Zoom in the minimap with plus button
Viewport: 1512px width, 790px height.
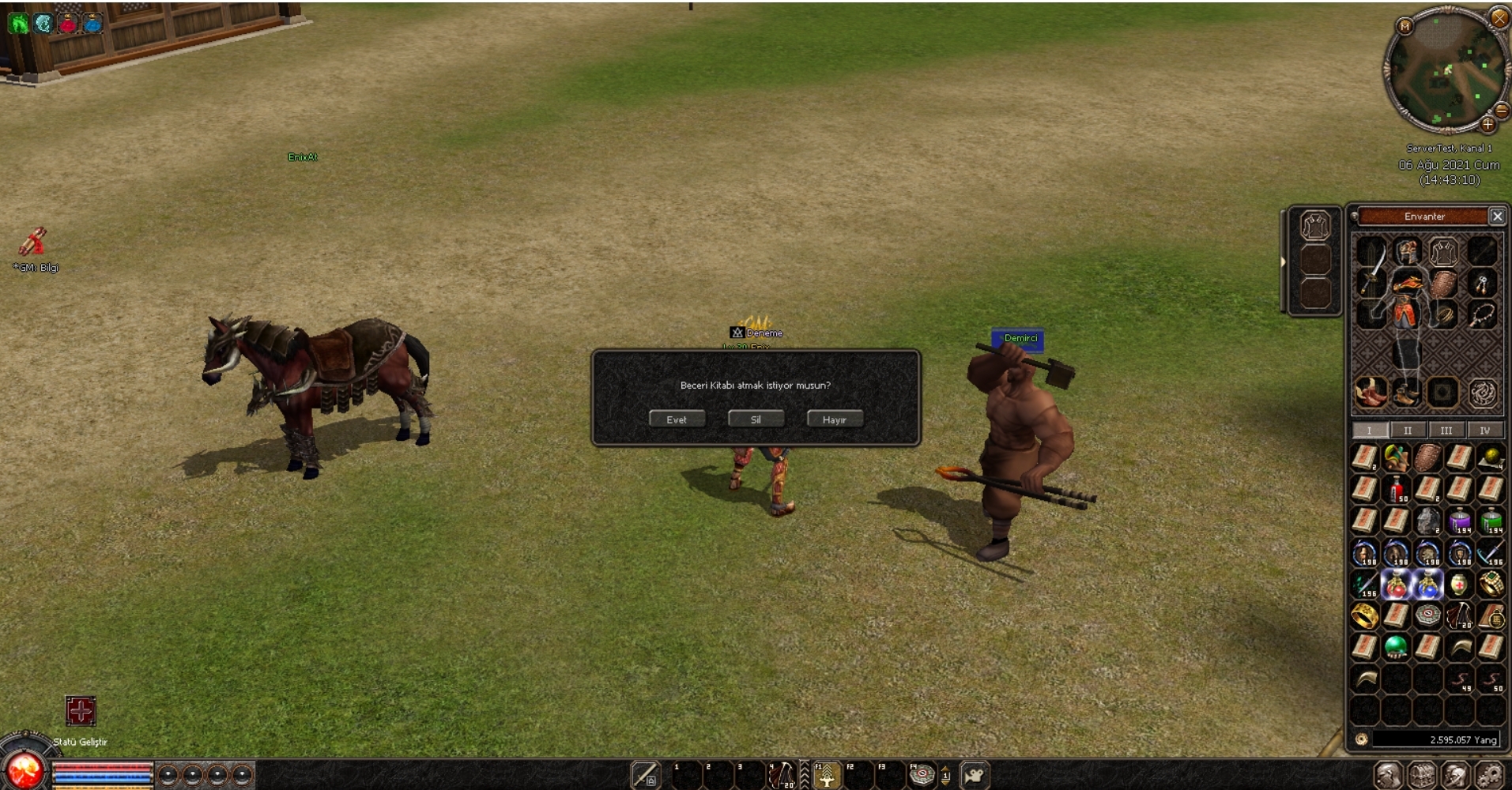1487,124
